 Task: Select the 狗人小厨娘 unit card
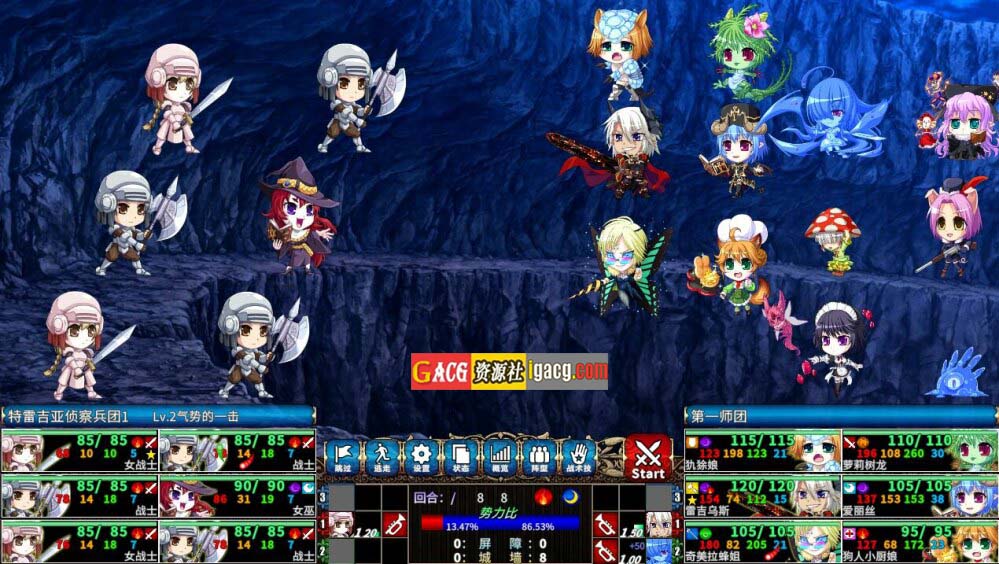click(x=919, y=541)
